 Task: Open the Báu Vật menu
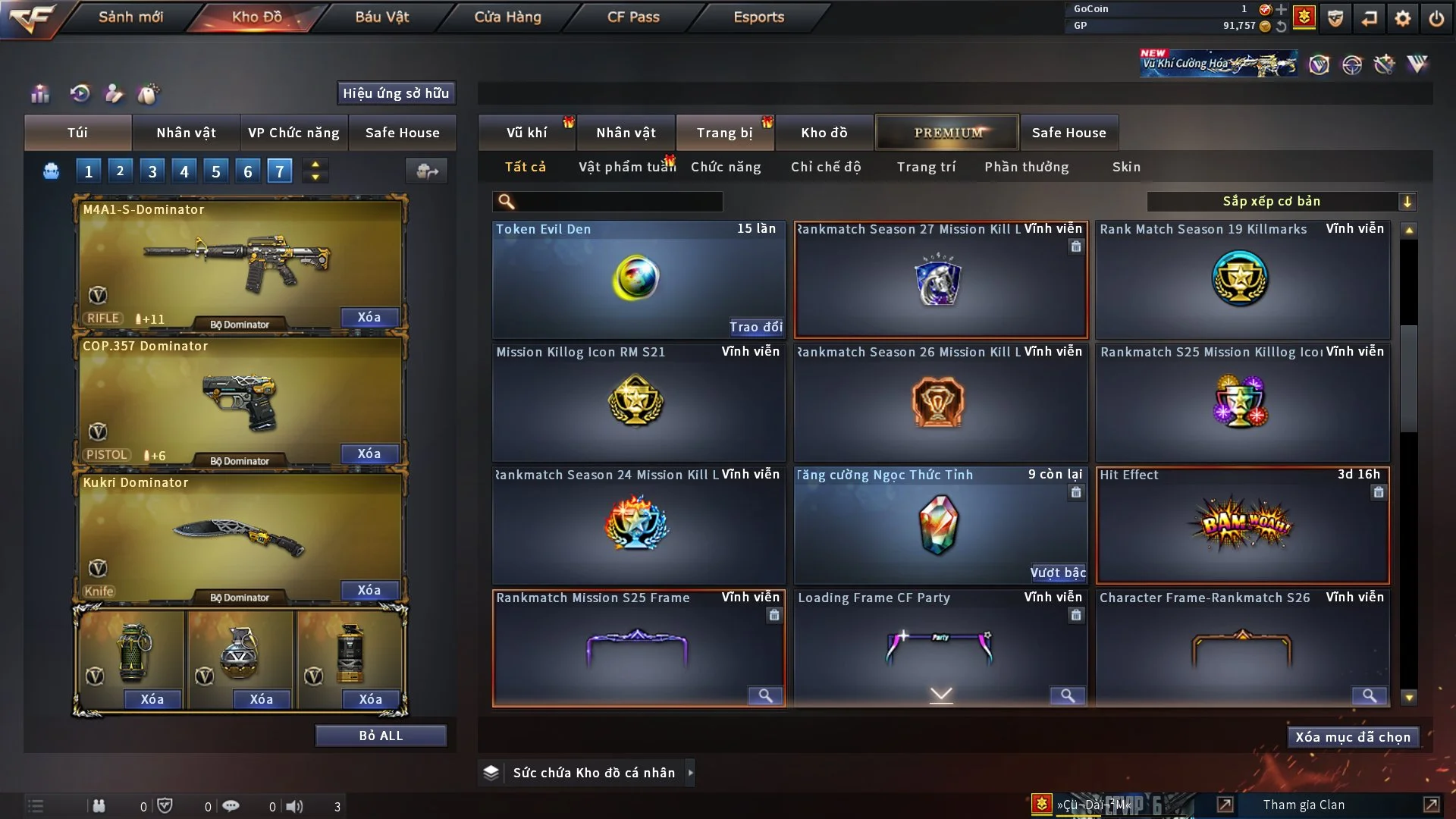[381, 17]
